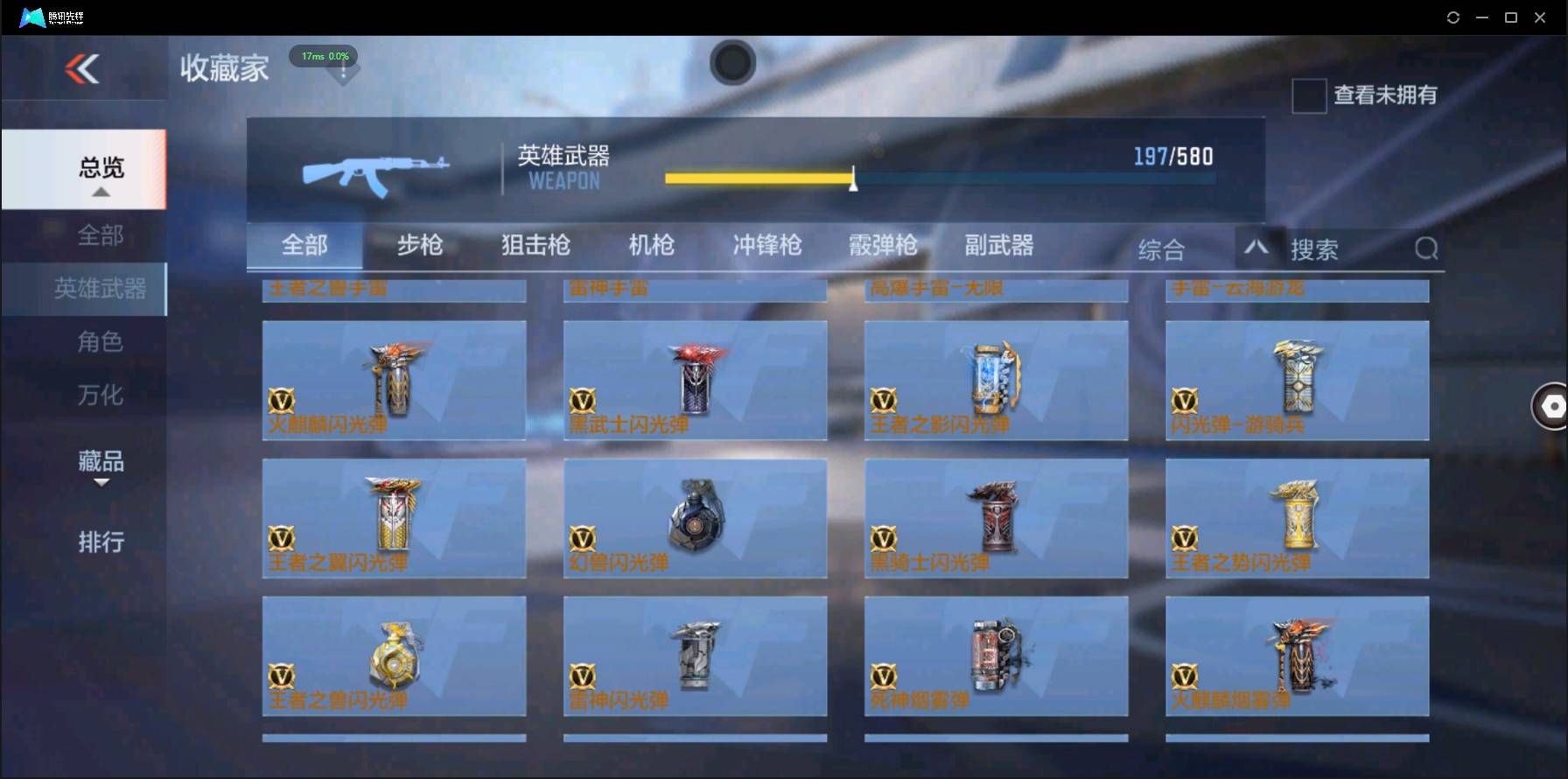Open the 幻兽闪光弹 item thumbnail
The image size is (1568, 779).
coord(695,516)
